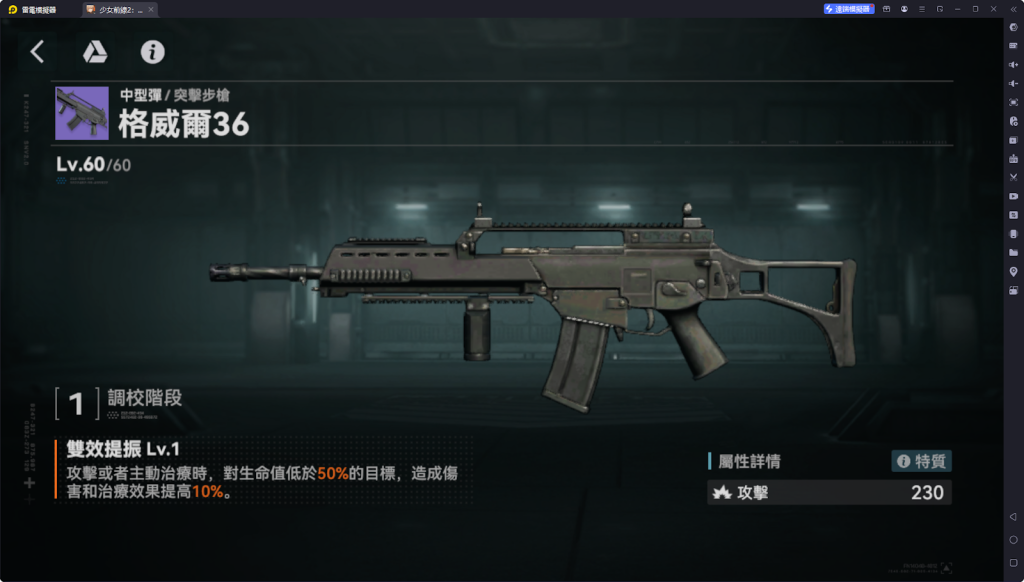Image resolution: width=1024 pixels, height=582 pixels.
Task: Select the 格威爾36 weapon thumbnail
Action: [x=82, y=113]
